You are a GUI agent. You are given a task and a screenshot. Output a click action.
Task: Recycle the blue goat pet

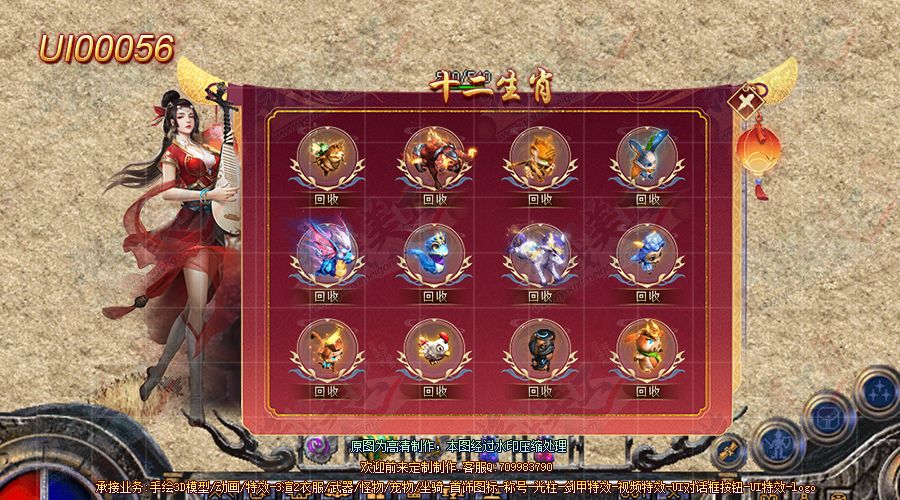click(647, 295)
